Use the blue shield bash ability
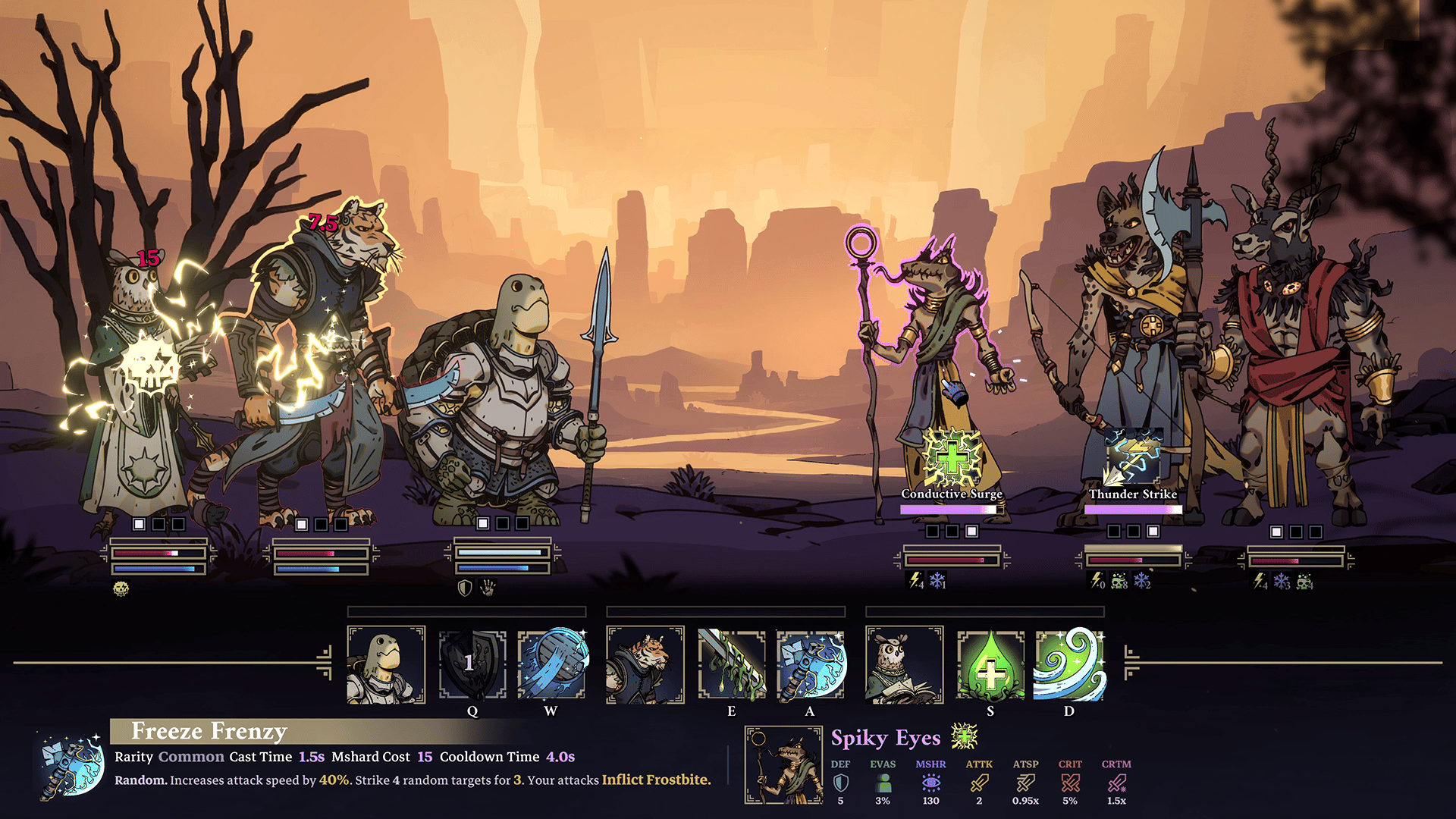1456x819 pixels. coord(551,665)
